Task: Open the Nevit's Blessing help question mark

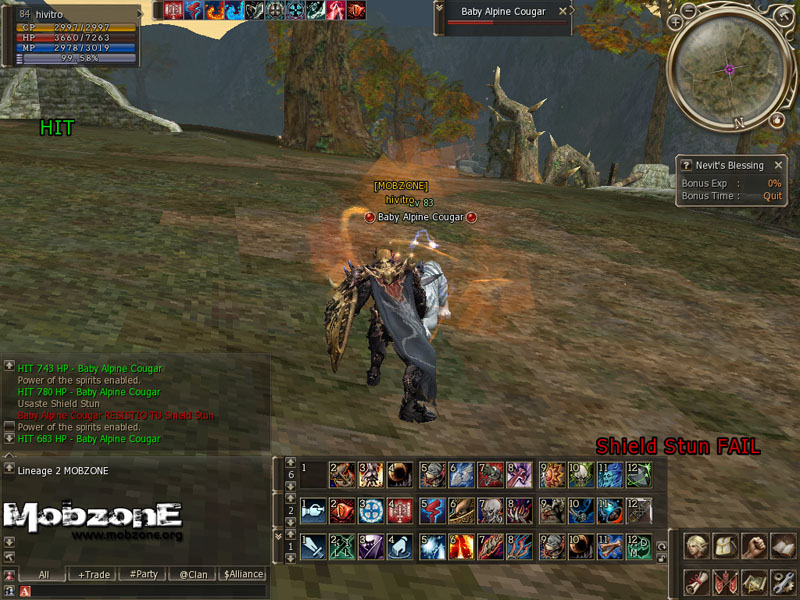Action: pos(686,165)
